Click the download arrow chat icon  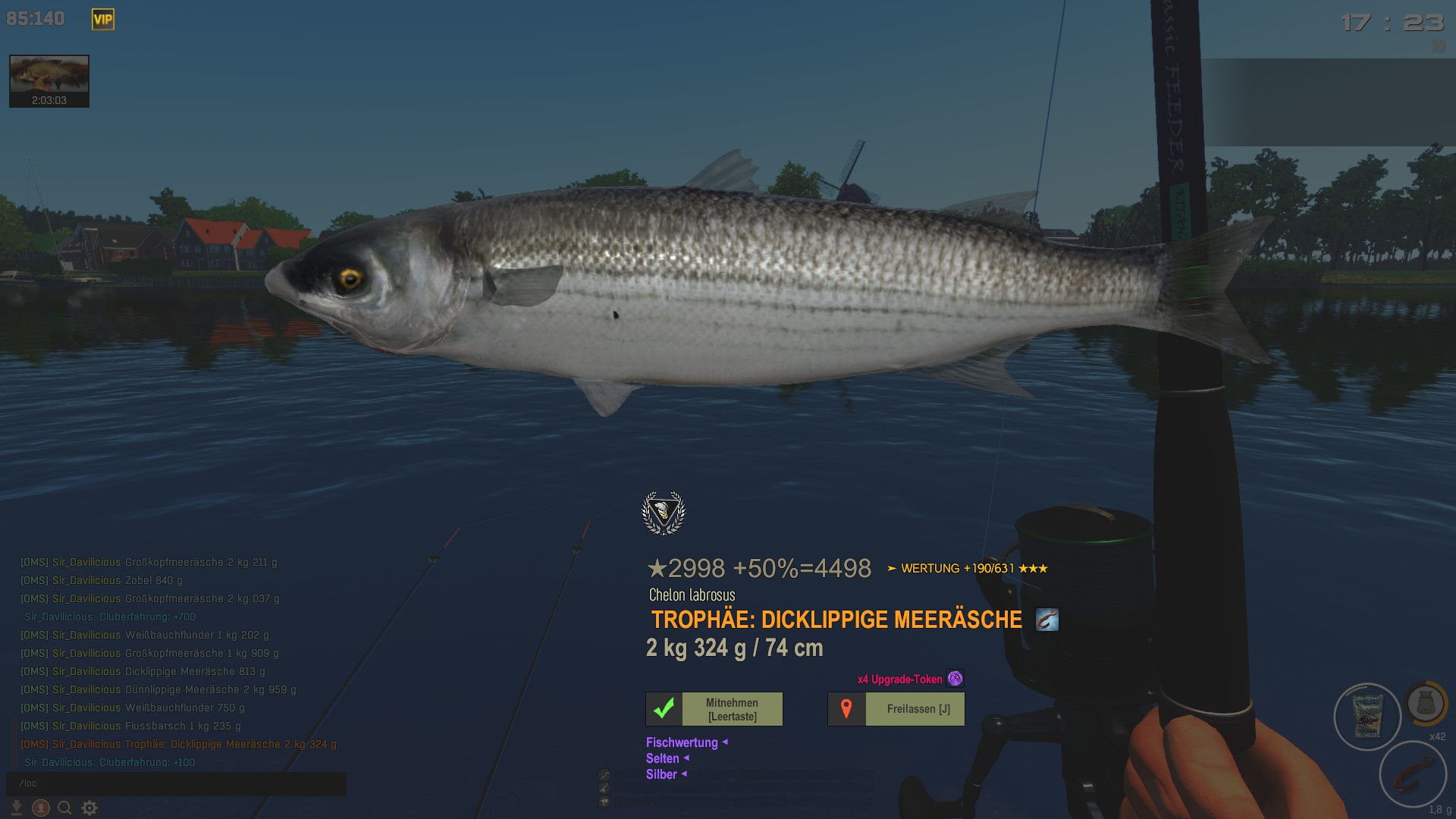click(x=17, y=808)
